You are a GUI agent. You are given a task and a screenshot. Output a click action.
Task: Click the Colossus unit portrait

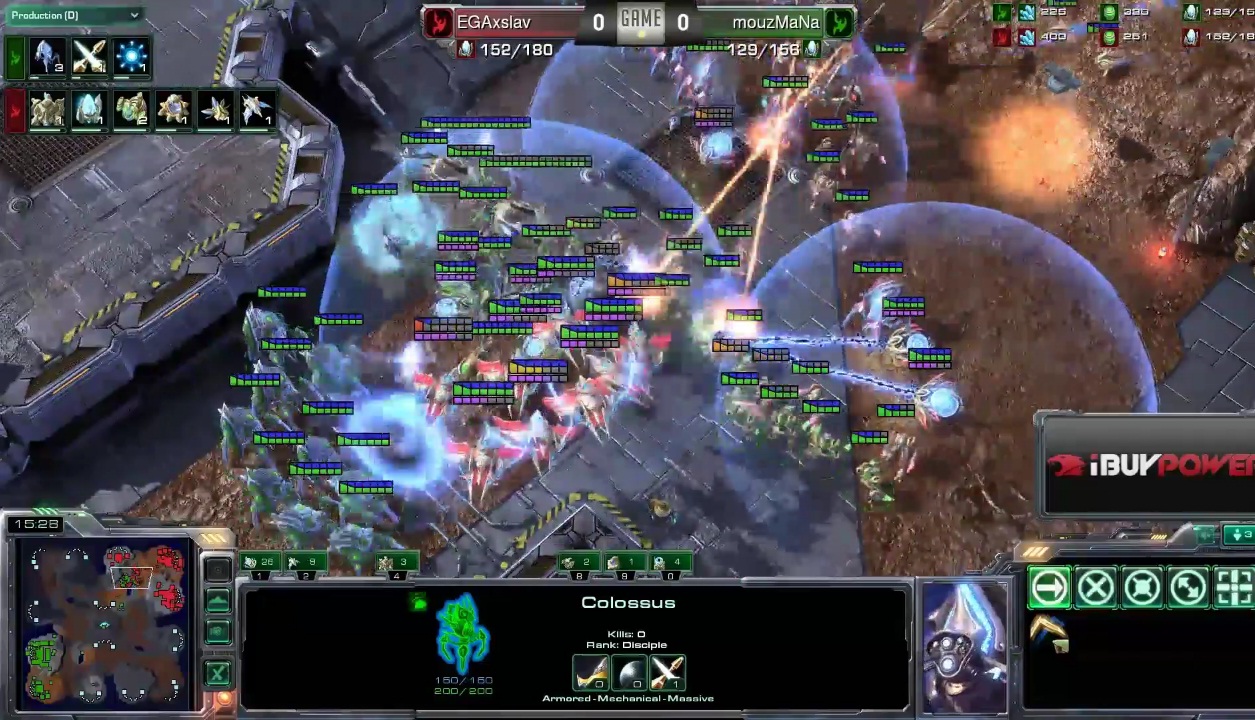[x=964, y=645]
